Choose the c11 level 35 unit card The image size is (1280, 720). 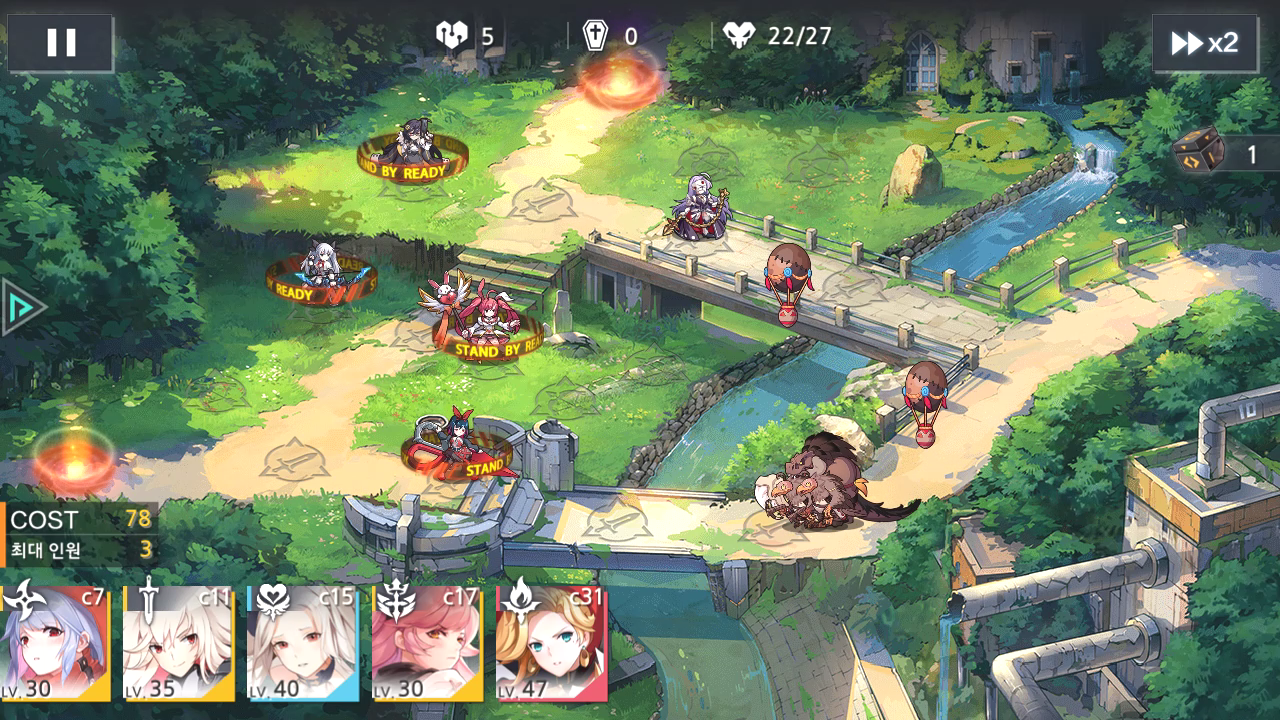point(178,643)
